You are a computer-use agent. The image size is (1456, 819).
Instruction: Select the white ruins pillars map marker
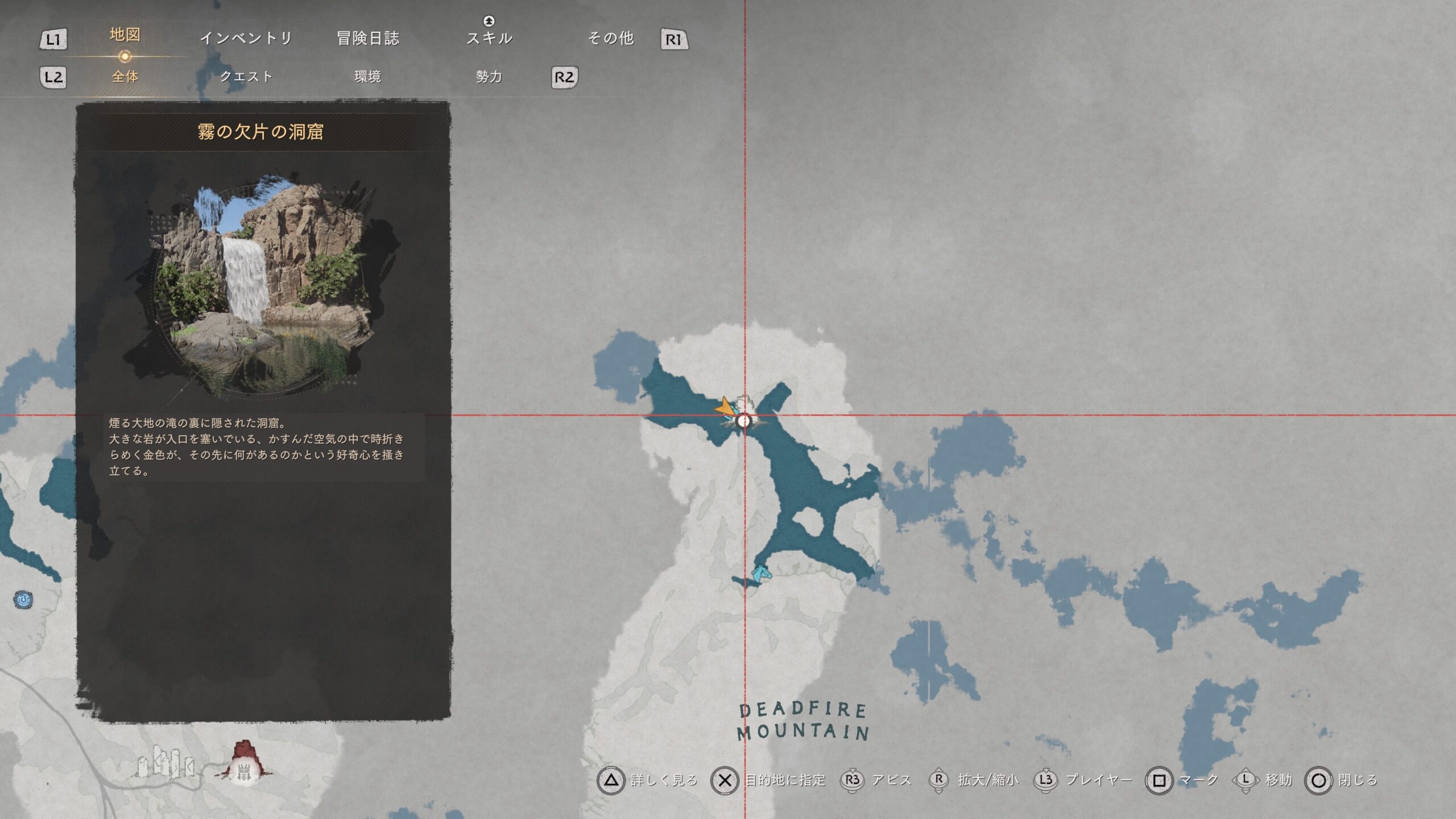(165, 762)
